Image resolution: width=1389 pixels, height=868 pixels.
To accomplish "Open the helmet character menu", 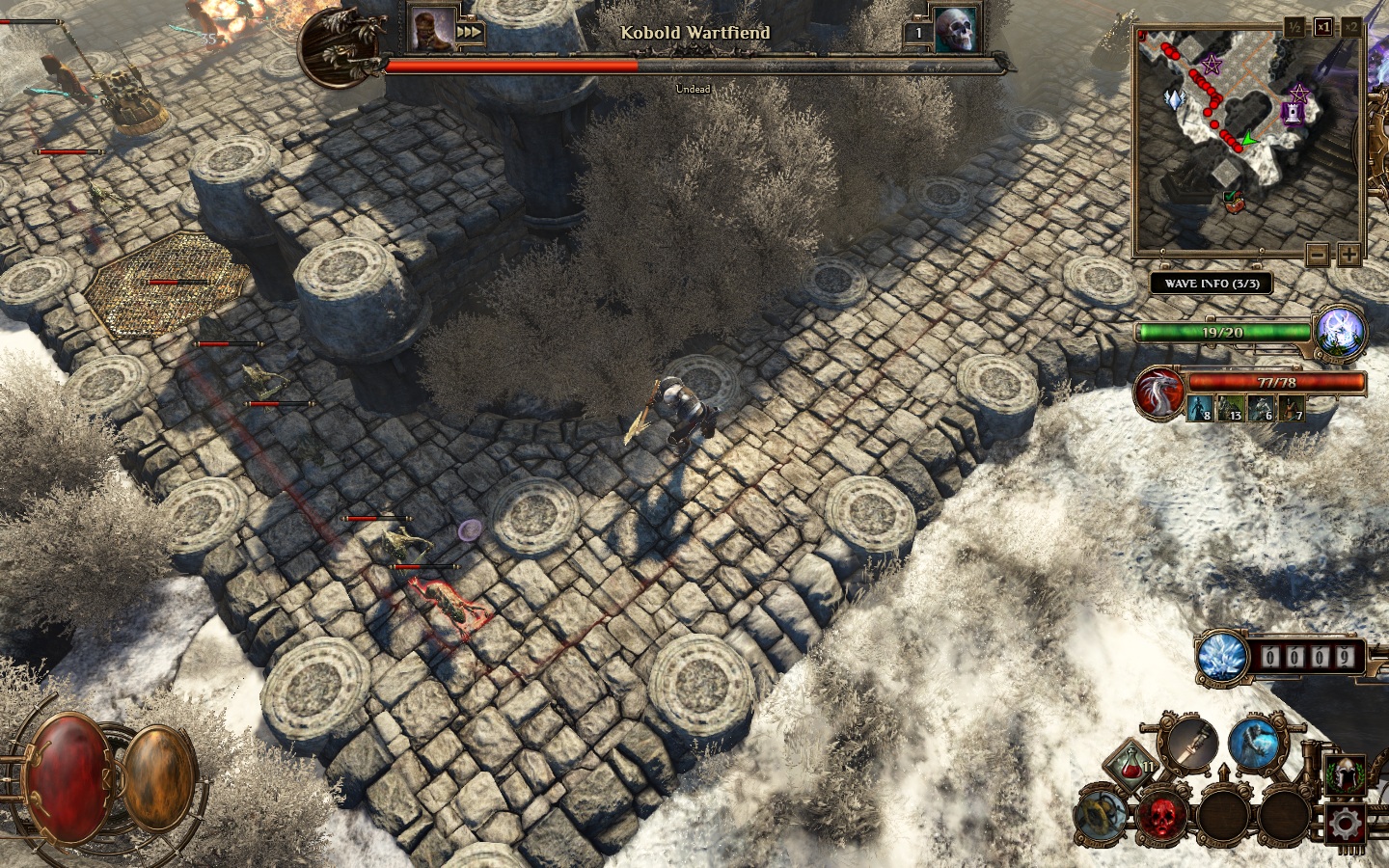I will (1344, 774).
